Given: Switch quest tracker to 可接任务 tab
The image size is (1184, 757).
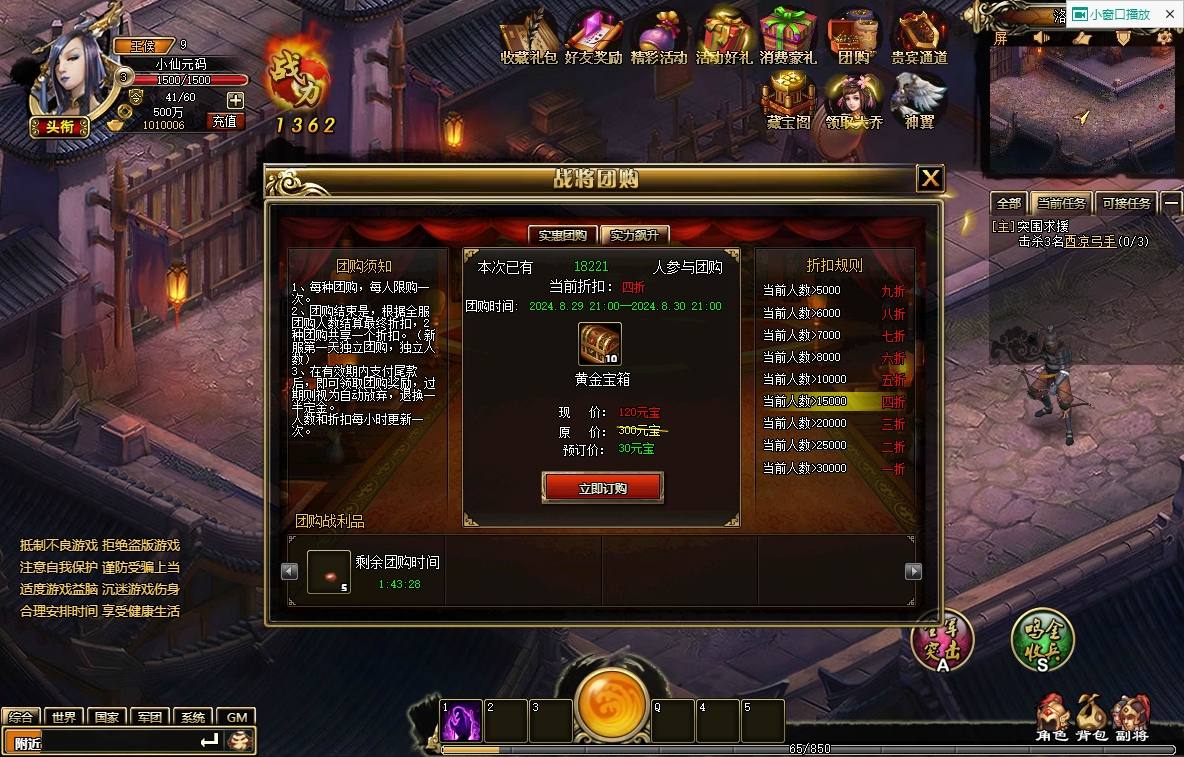Looking at the screenshot, I should [1126, 203].
